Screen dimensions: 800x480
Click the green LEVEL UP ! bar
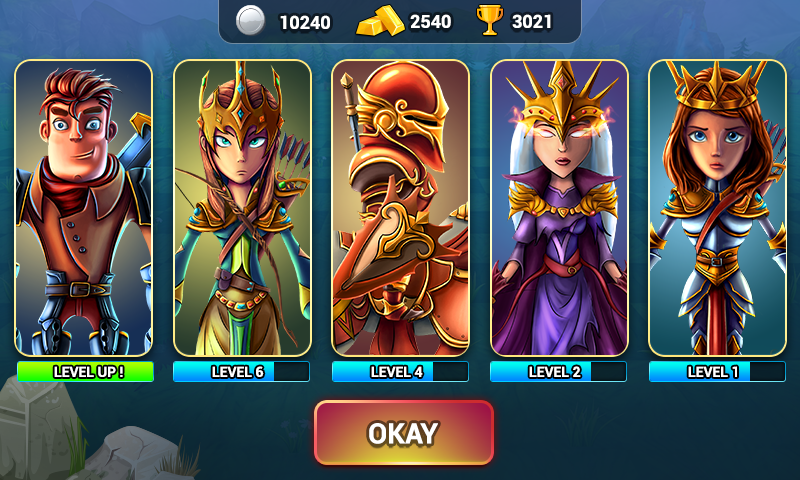(85, 372)
